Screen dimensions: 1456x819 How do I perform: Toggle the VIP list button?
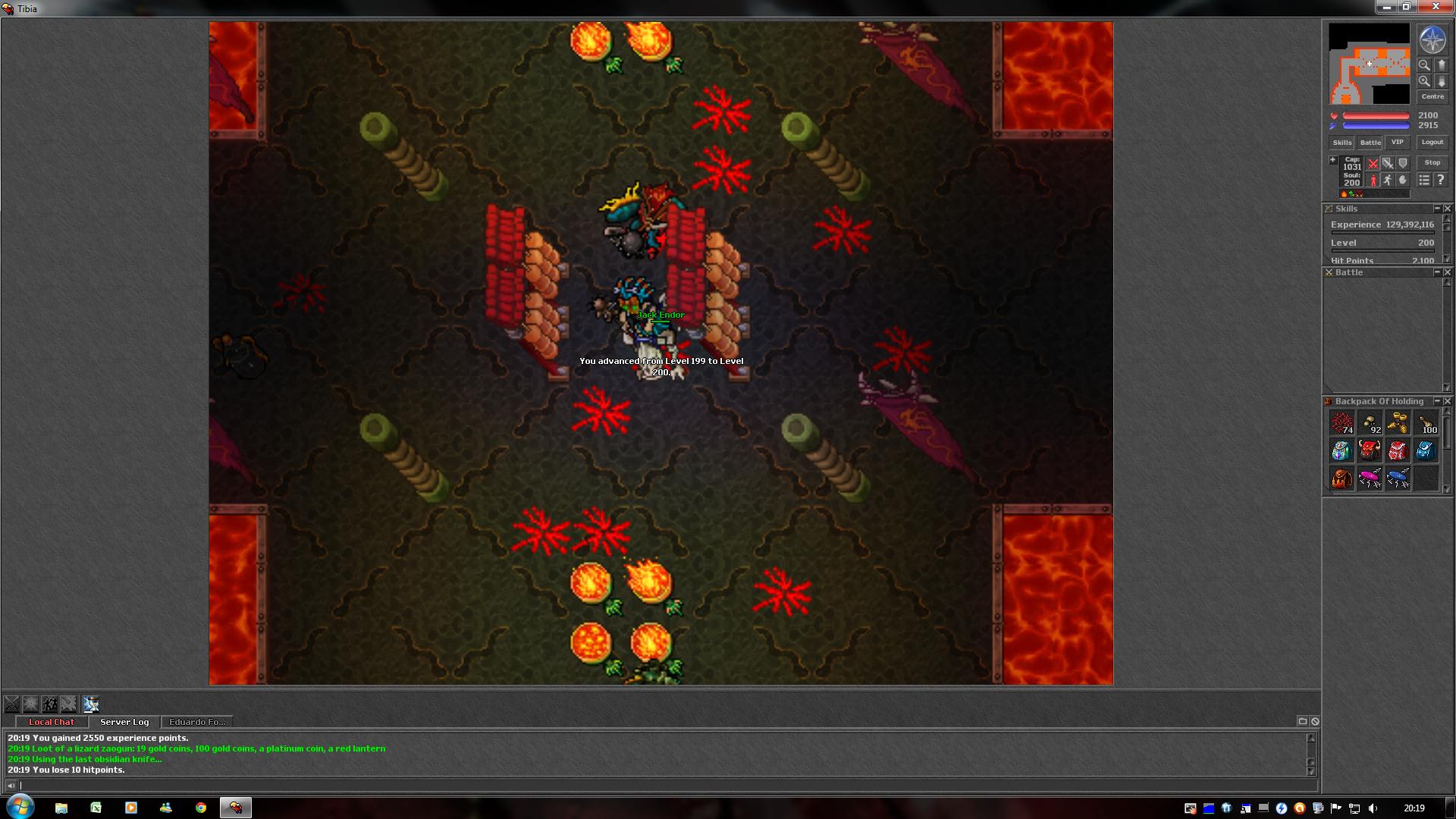point(1397,143)
